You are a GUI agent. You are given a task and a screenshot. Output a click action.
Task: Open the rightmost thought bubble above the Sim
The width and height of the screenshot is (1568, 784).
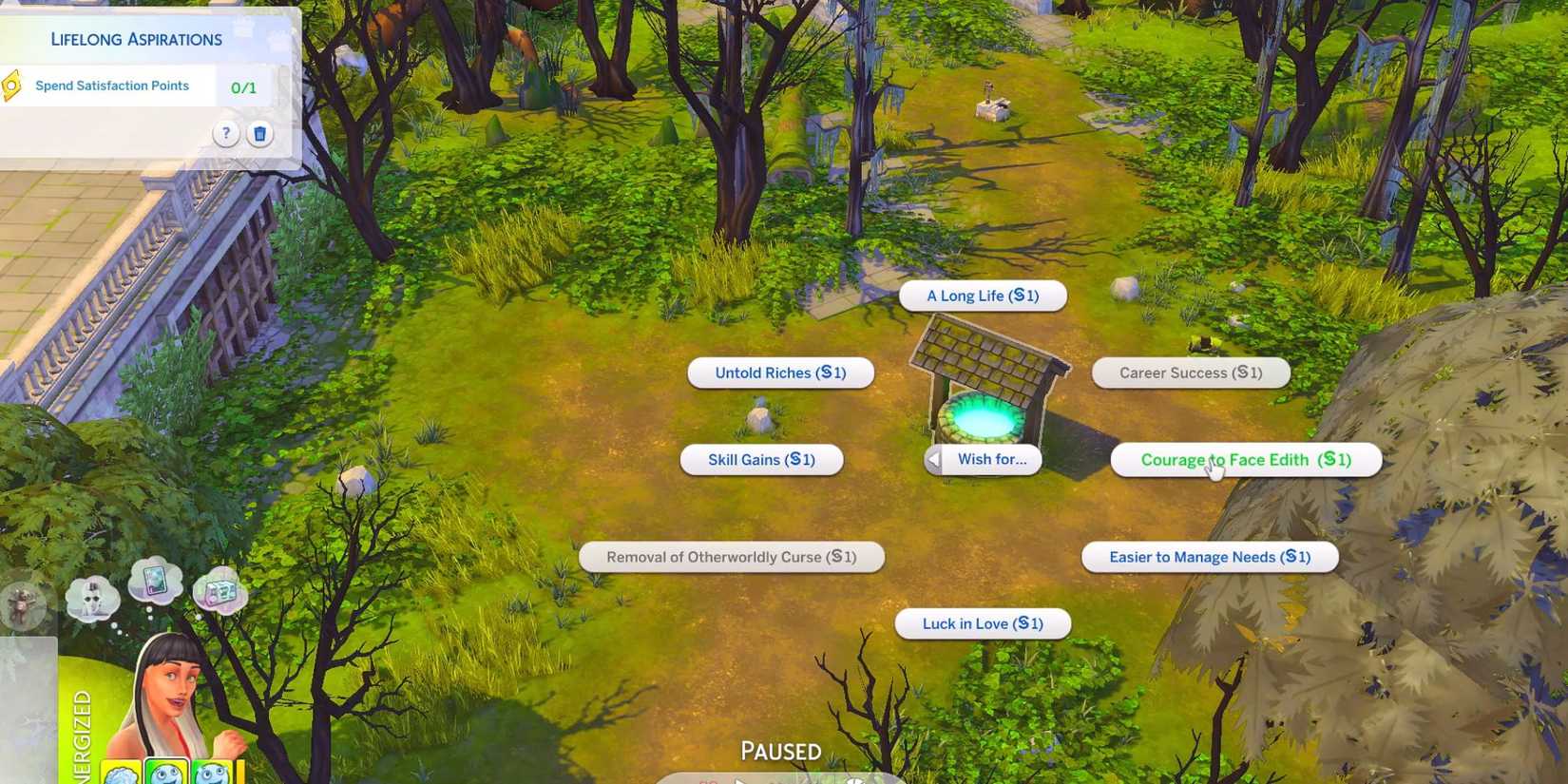(221, 591)
